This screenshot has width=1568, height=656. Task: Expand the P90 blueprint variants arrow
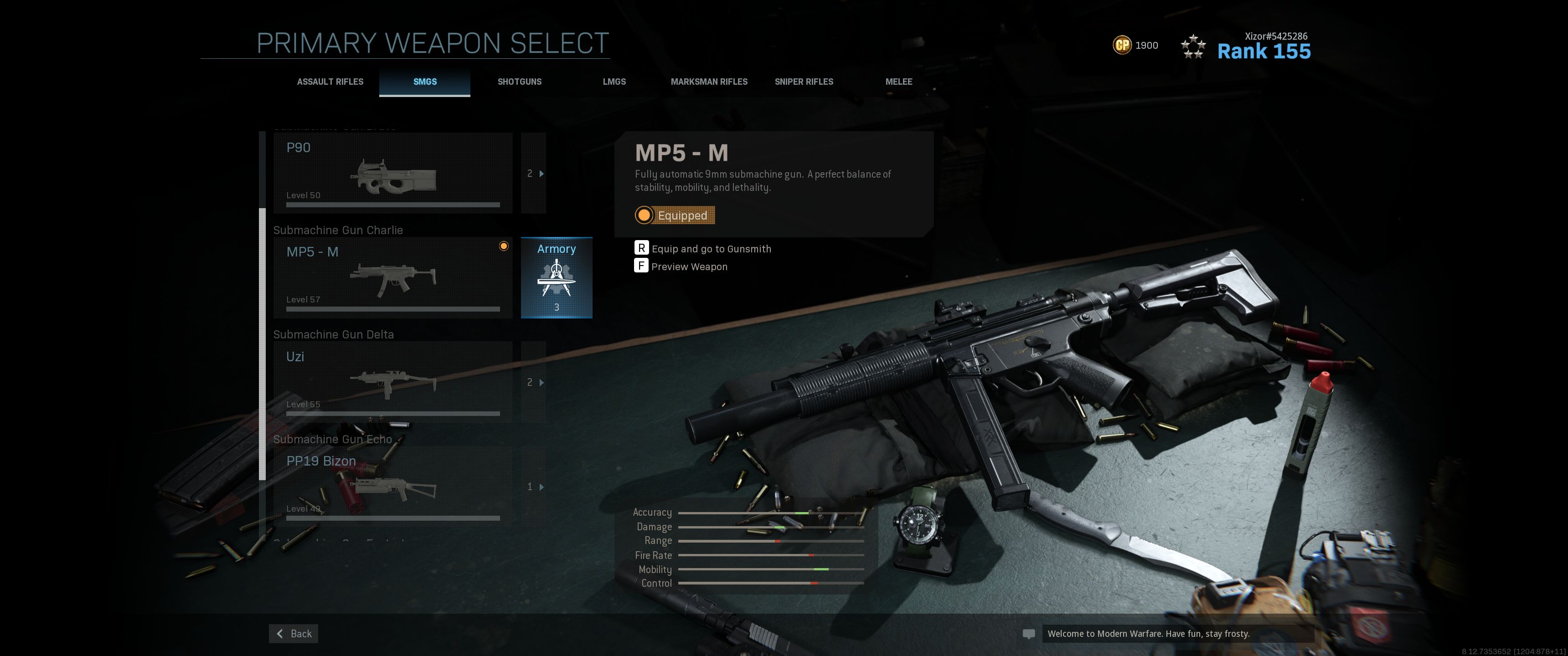tap(534, 174)
